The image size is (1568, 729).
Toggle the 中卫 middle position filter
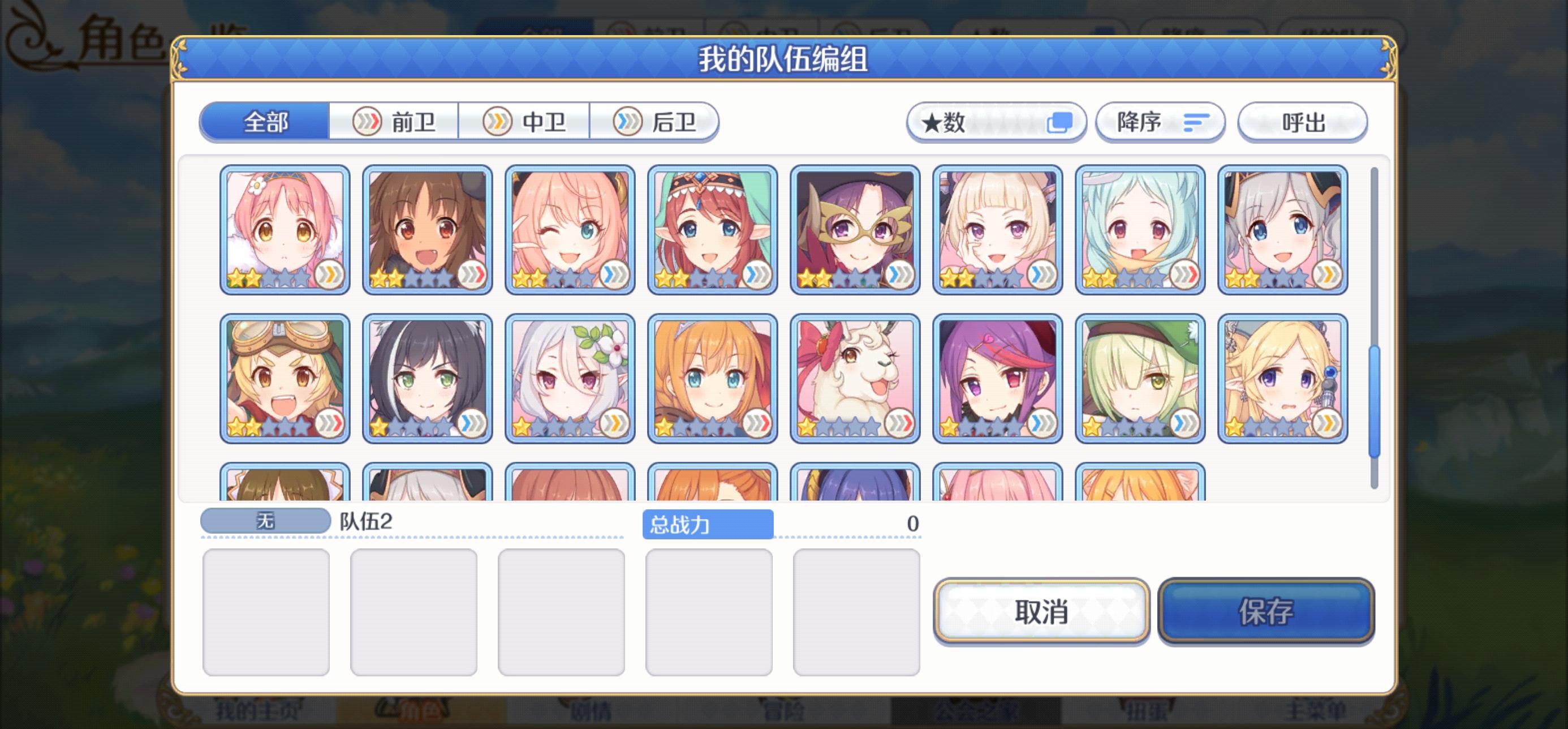pyautogui.click(x=525, y=122)
